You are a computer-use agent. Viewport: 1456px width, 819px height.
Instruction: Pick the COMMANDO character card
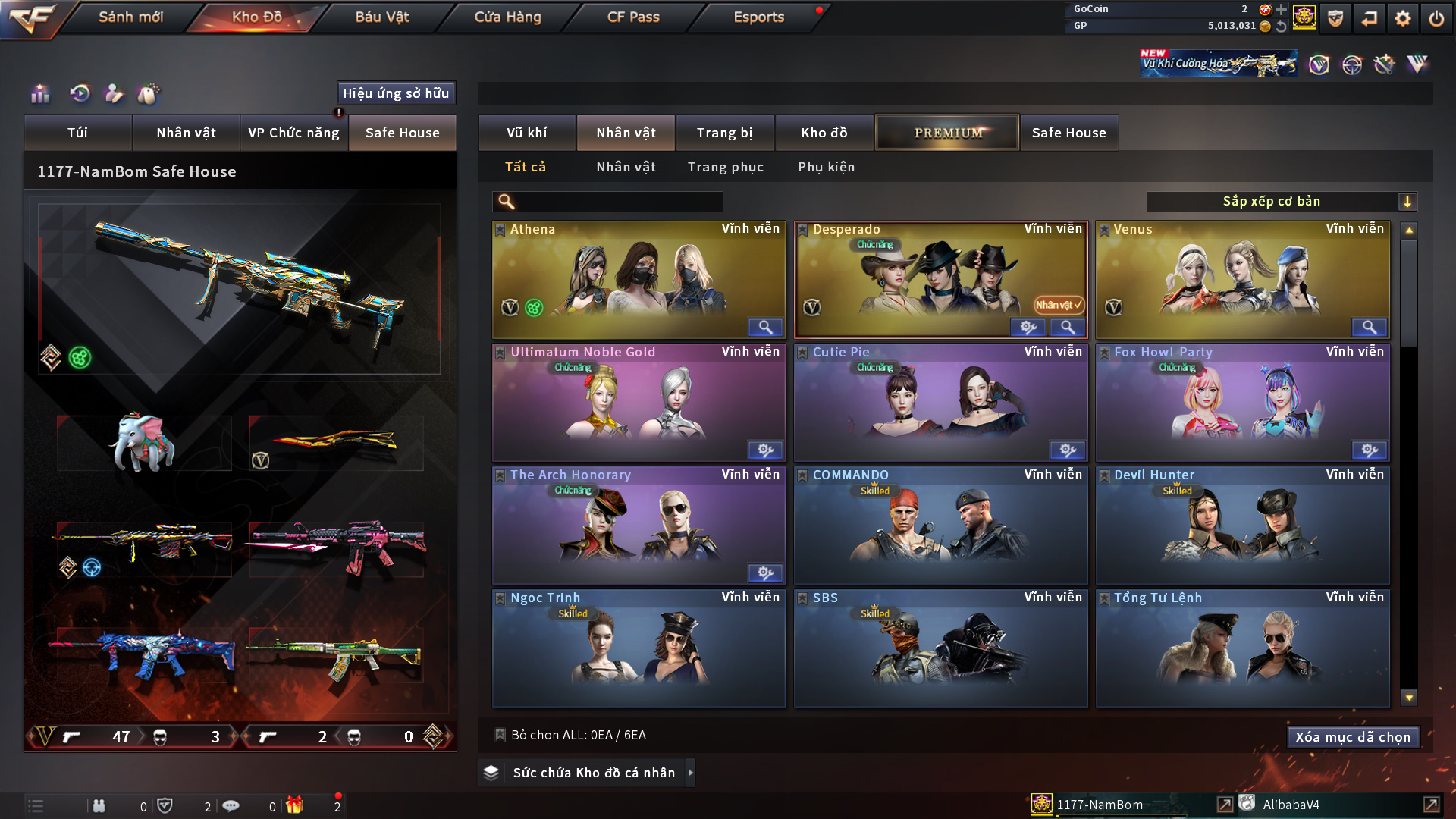pyautogui.click(x=940, y=525)
